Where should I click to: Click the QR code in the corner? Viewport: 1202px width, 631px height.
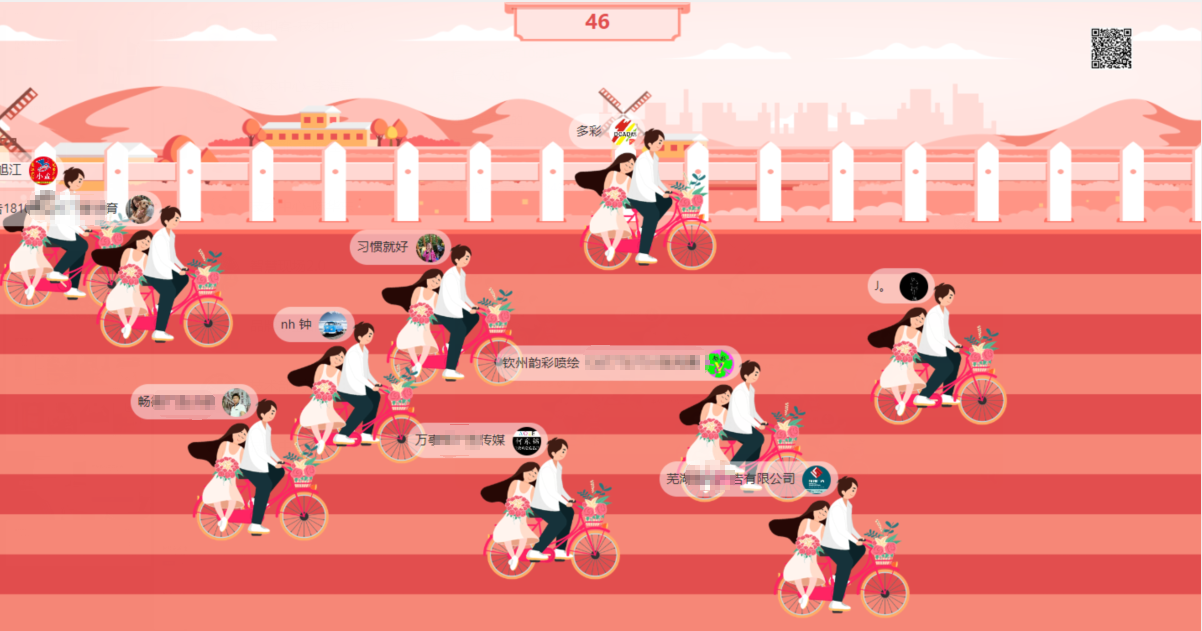[x=1111, y=48]
